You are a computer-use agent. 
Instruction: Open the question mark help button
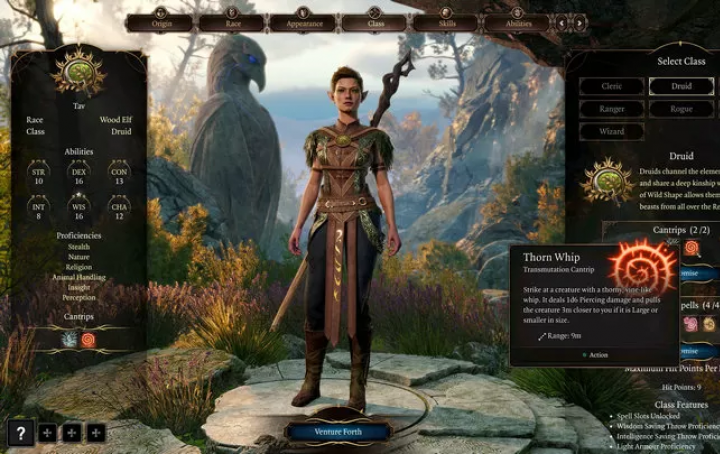coord(20,433)
